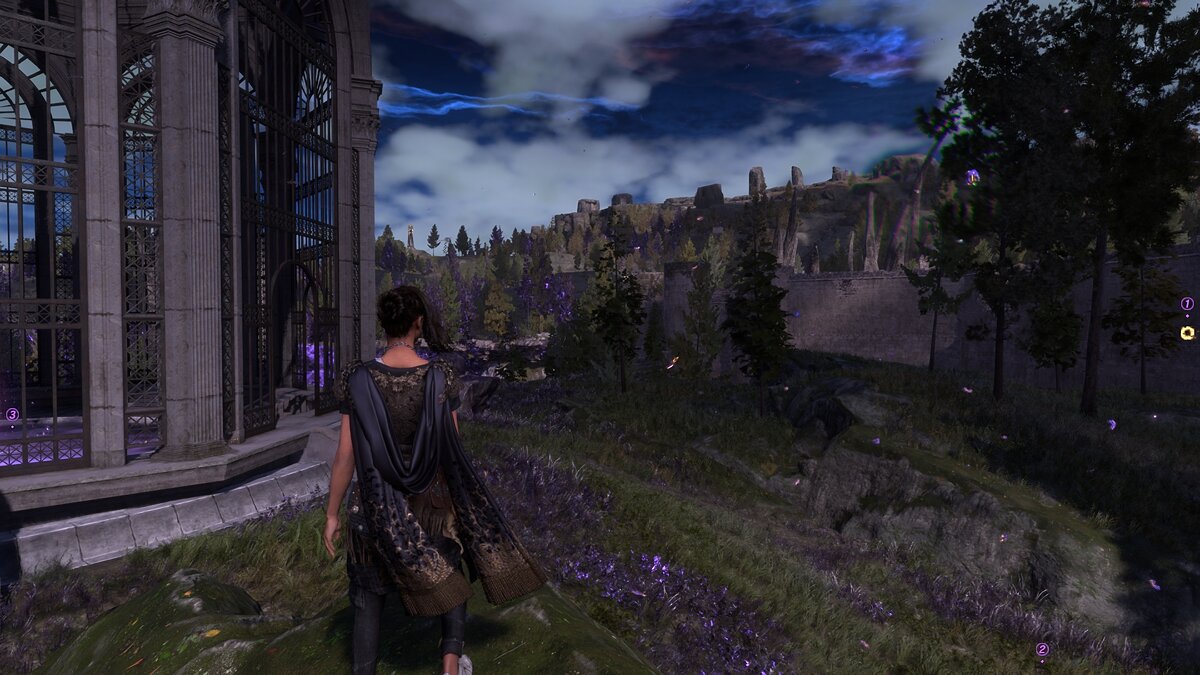Click the yellow objective marker icon
This screenshot has width=1200, height=675.
pos(1187,333)
